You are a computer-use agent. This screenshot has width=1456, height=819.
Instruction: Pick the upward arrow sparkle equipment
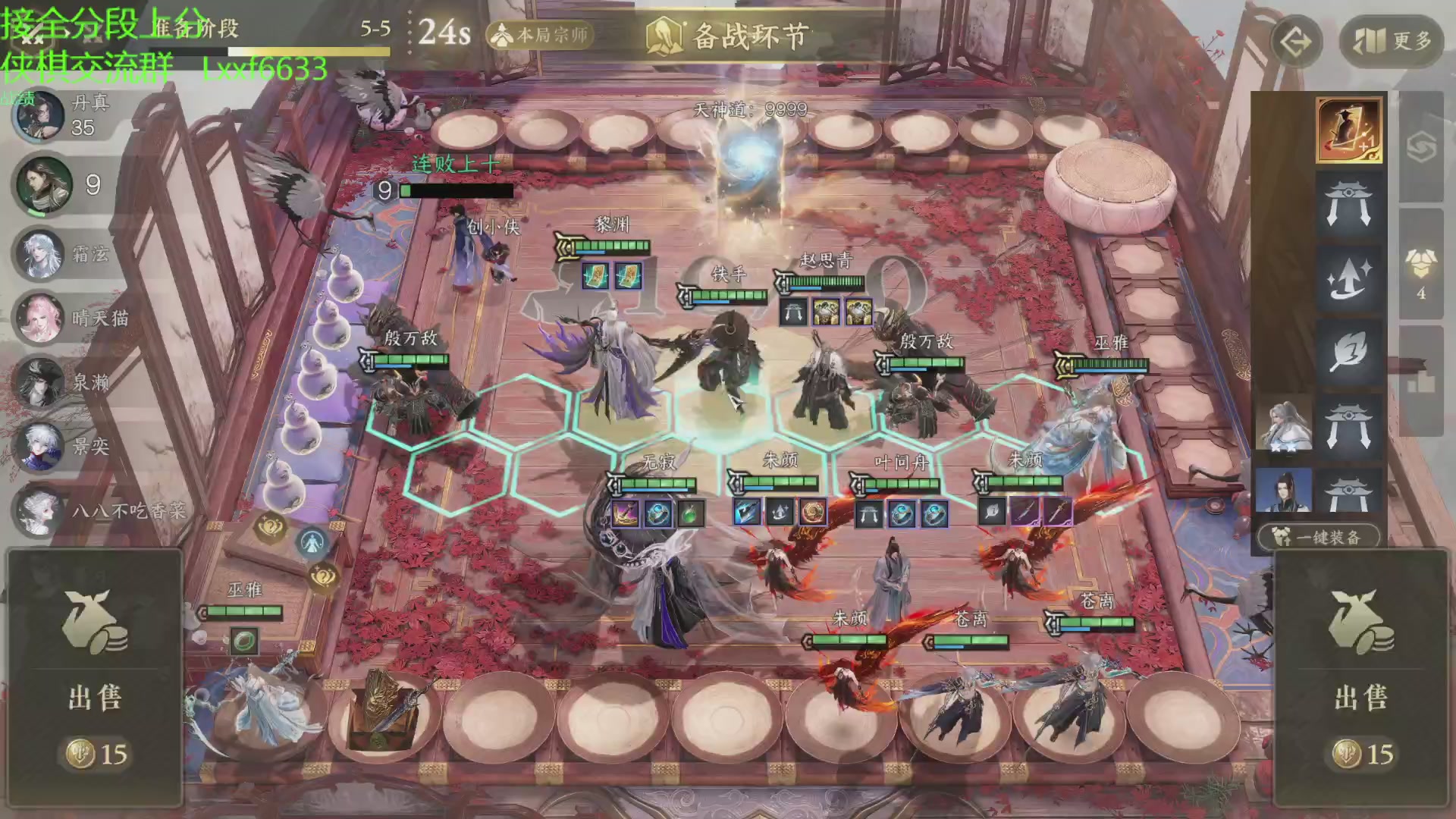1348,278
